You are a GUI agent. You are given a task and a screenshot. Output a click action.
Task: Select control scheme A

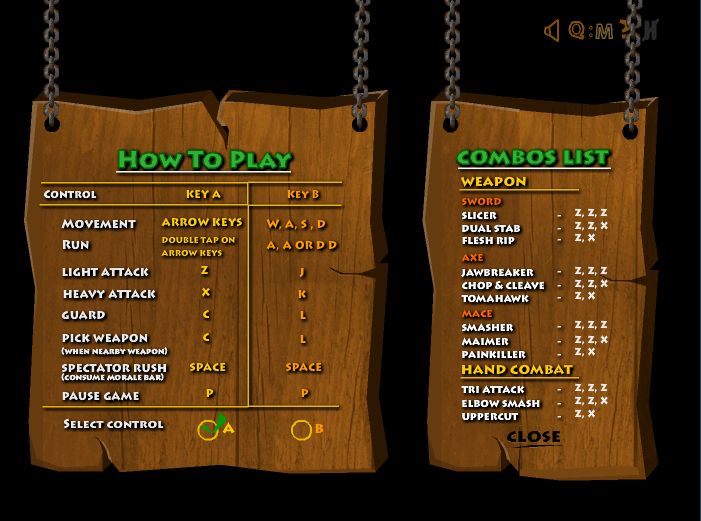pos(208,430)
